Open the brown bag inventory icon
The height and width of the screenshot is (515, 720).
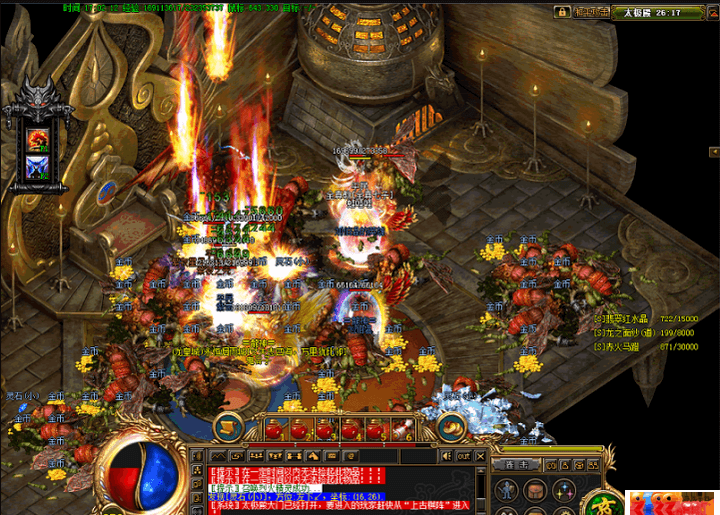[x=537, y=489]
